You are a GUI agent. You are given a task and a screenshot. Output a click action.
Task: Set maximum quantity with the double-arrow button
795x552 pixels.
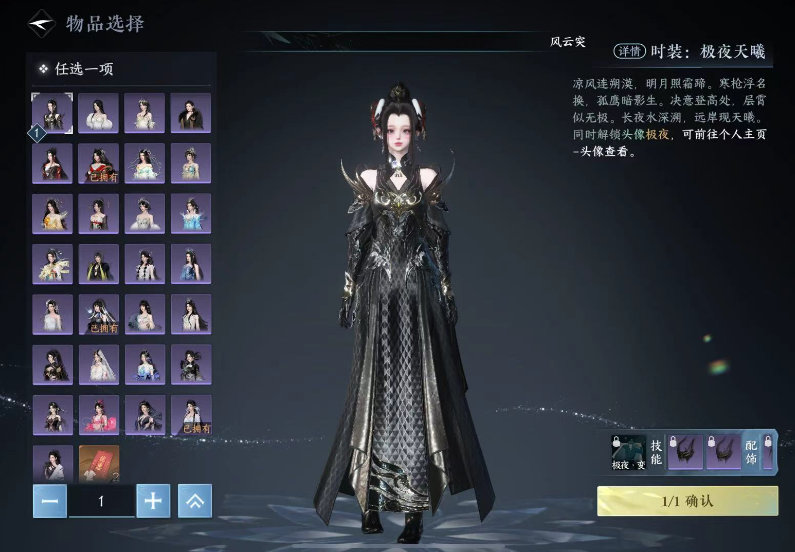[x=195, y=501]
